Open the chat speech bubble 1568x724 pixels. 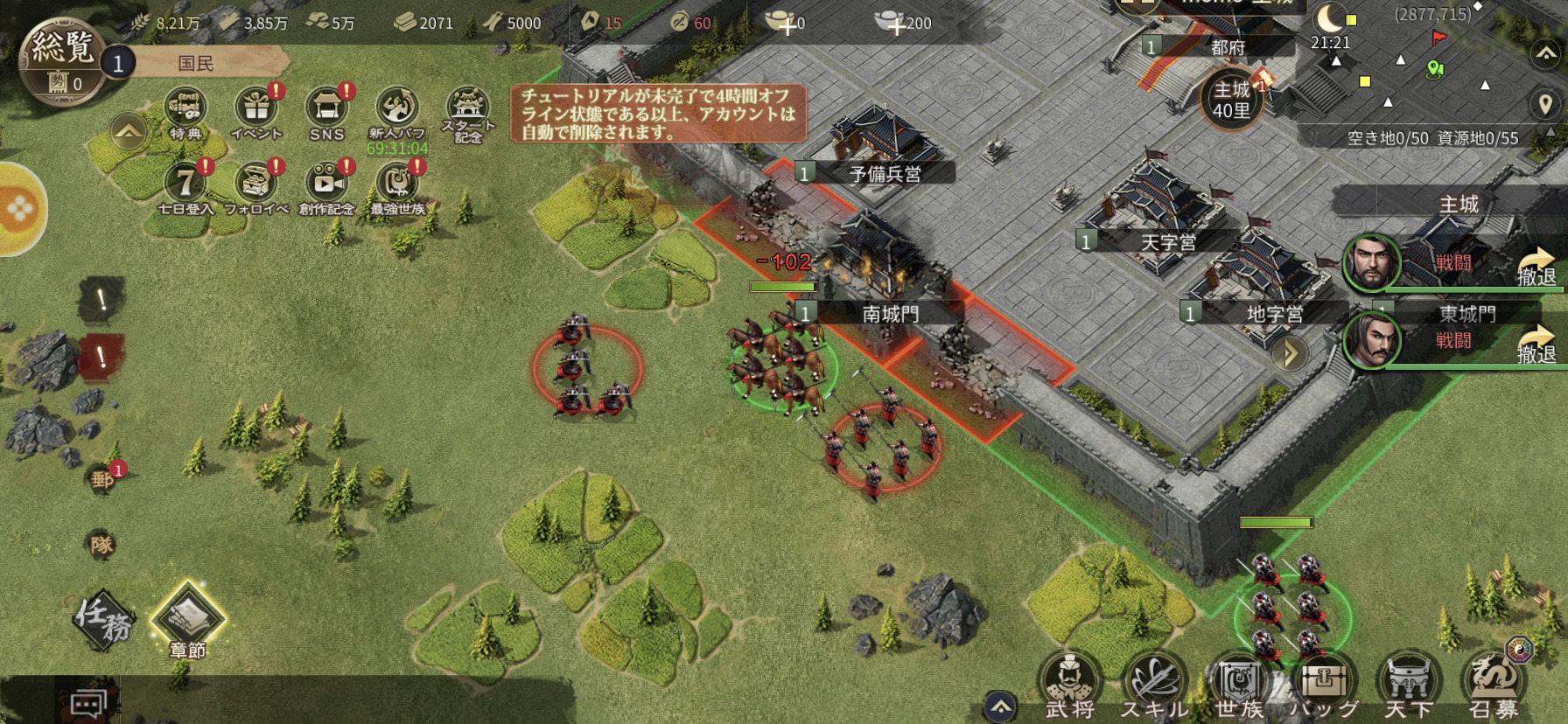pos(88,704)
